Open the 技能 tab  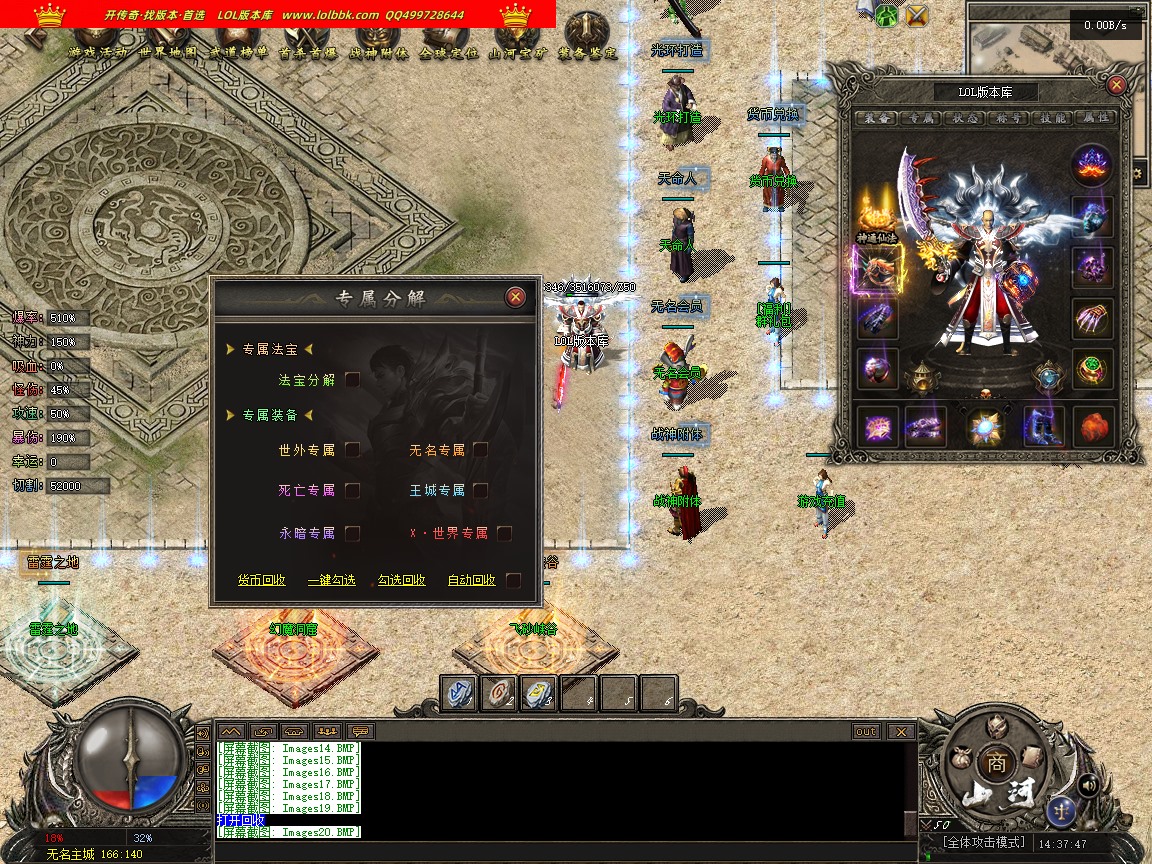[1055, 118]
